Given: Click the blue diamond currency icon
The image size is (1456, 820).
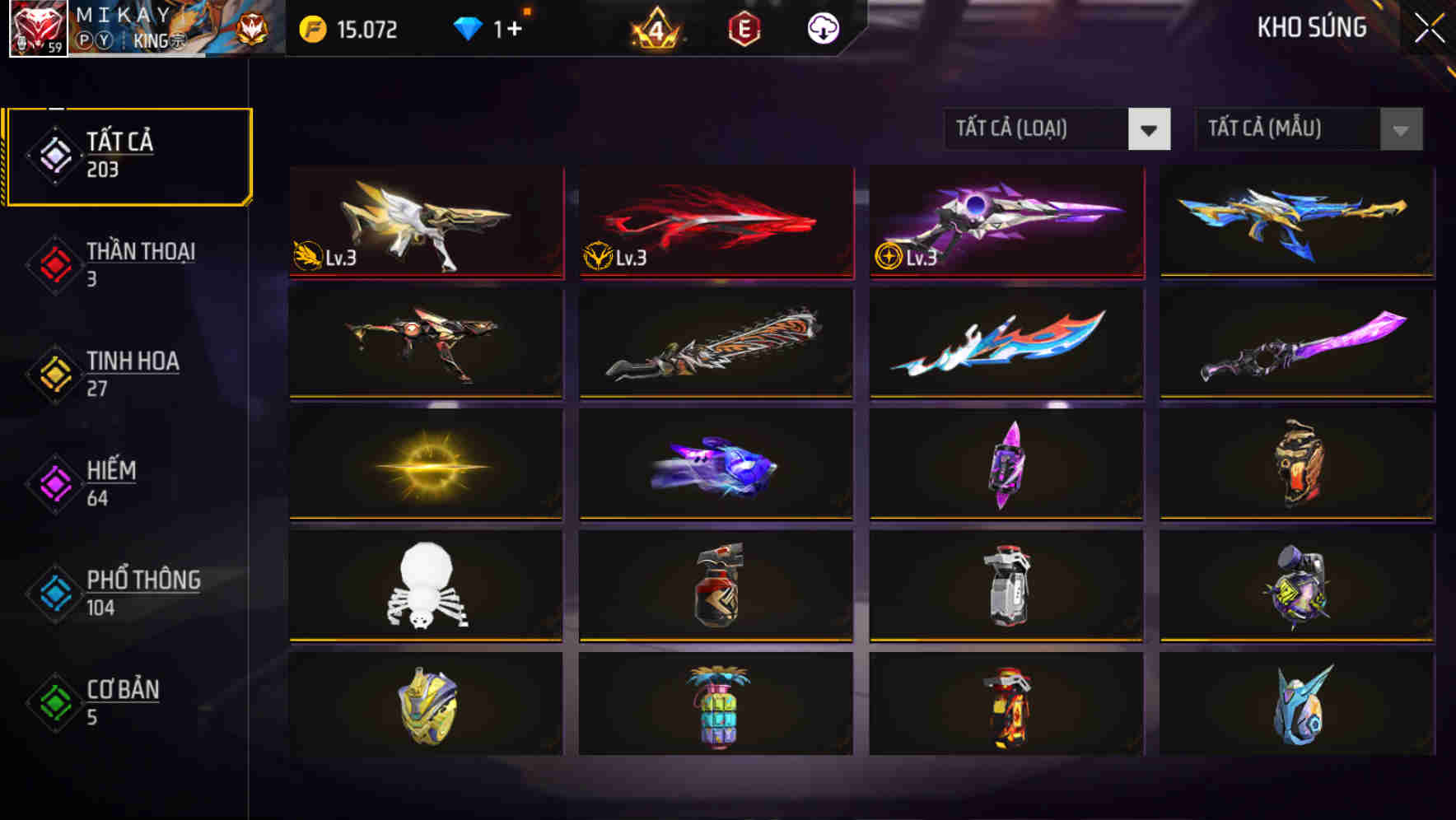Looking at the screenshot, I should click(469, 30).
